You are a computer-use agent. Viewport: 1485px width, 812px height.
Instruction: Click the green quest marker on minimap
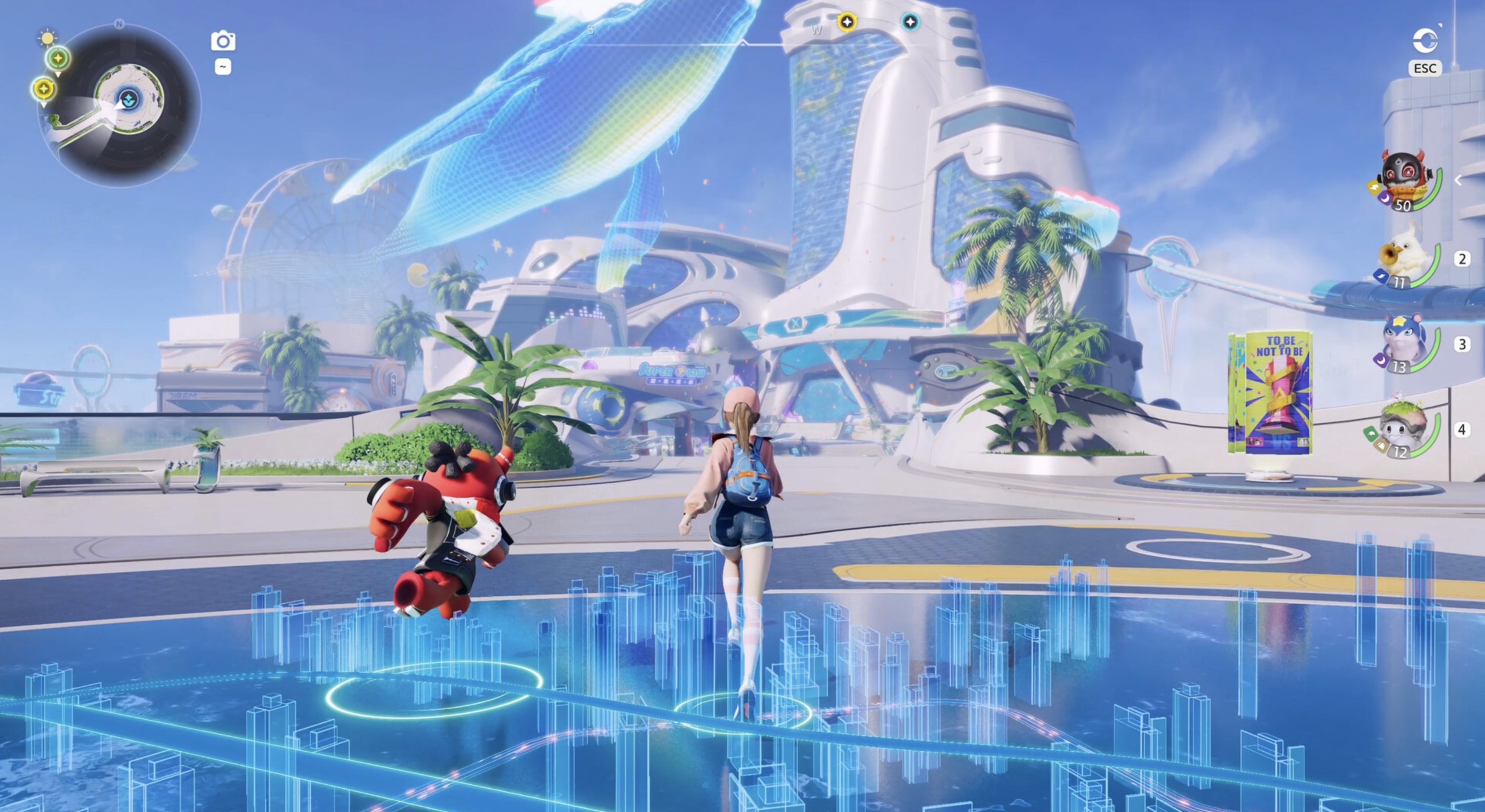[58, 58]
